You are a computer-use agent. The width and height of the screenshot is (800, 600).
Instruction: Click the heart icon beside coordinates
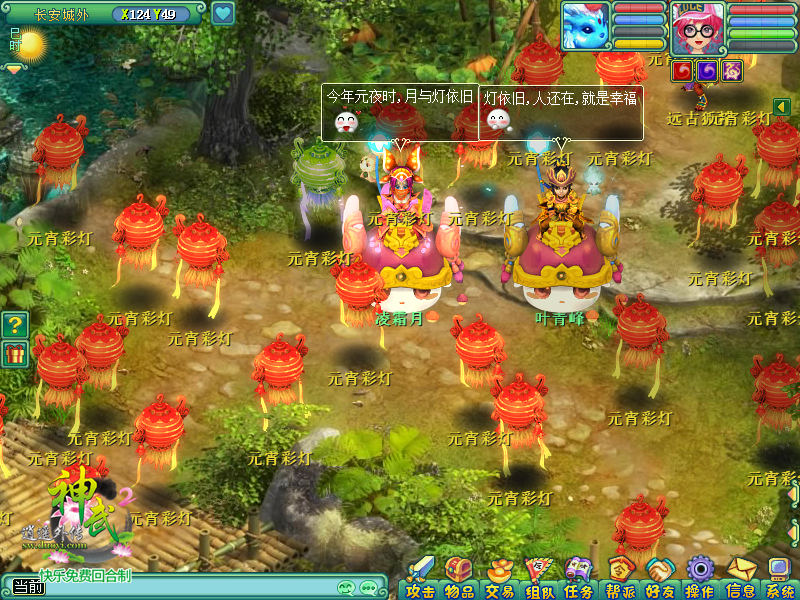(x=223, y=13)
